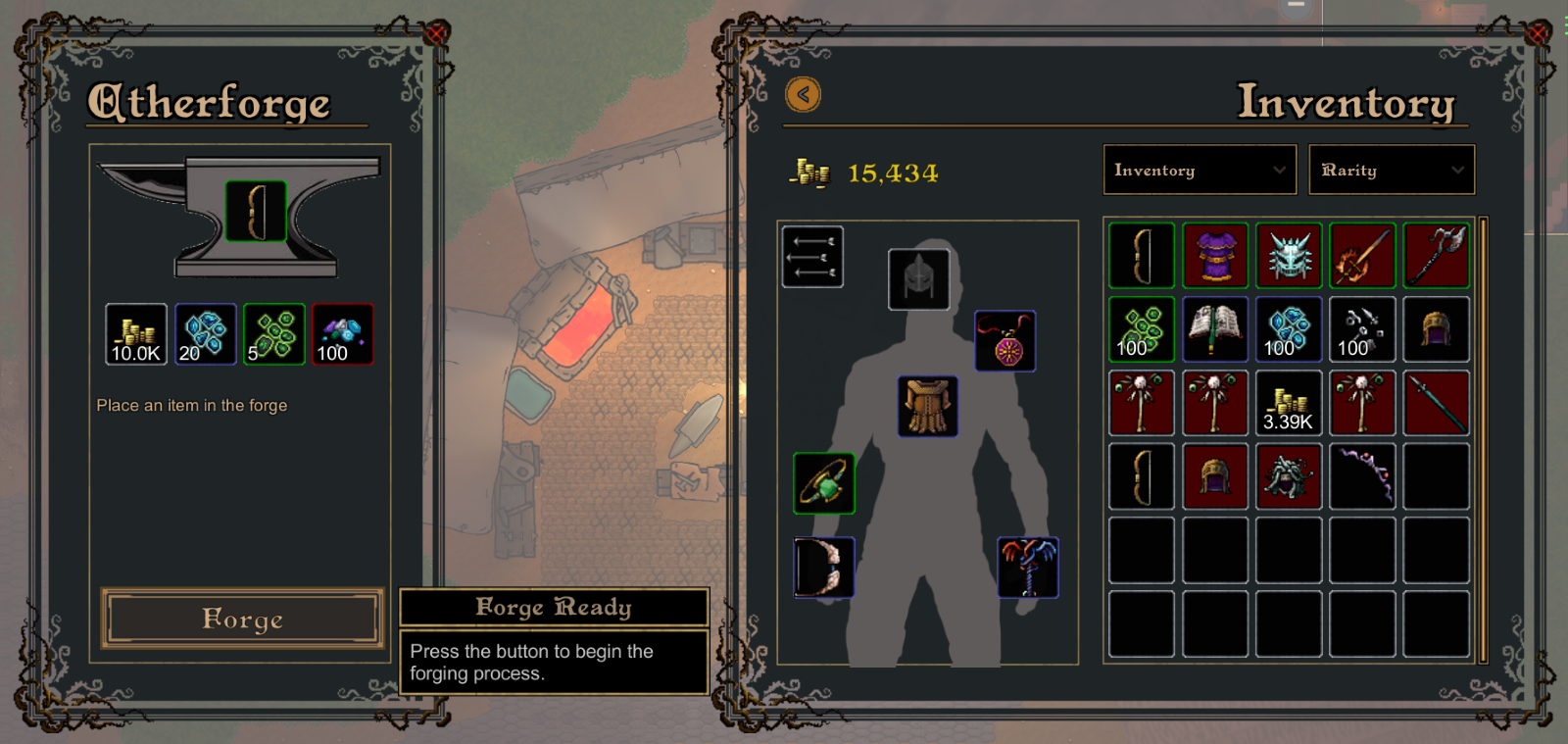The width and height of the screenshot is (1568, 744).
Task: Click the 3.39K gold coin stack
Action: 1289,403
